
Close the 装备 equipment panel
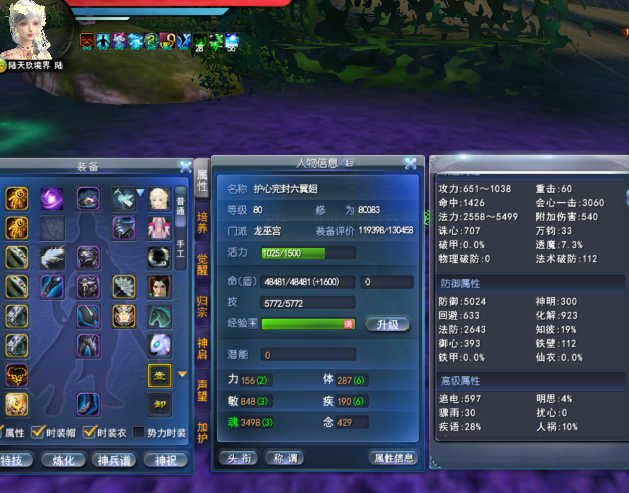pyautogui.click(x=185, y=167)
